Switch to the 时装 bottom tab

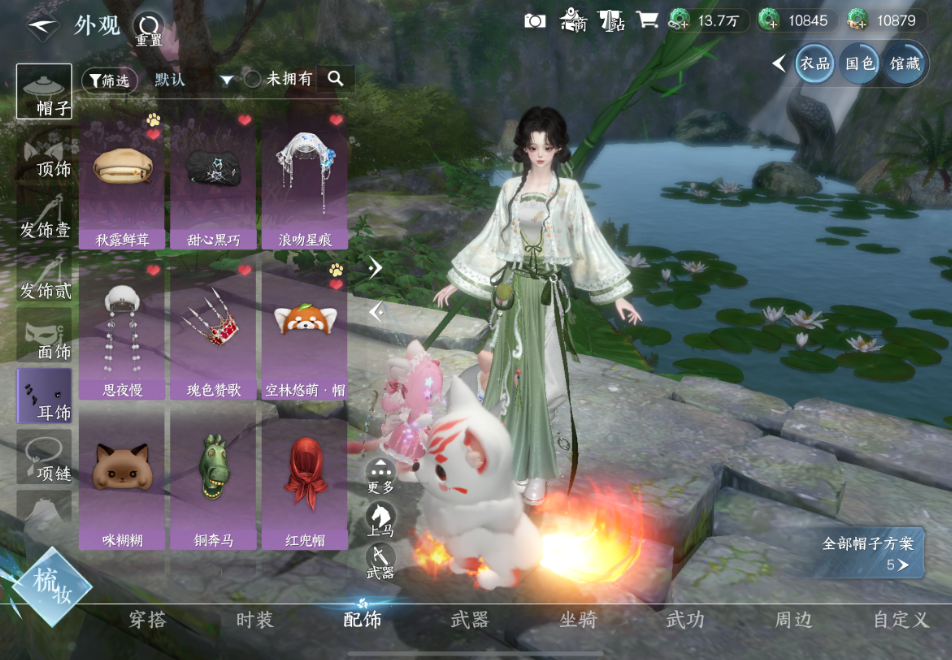tap(254, 620)
